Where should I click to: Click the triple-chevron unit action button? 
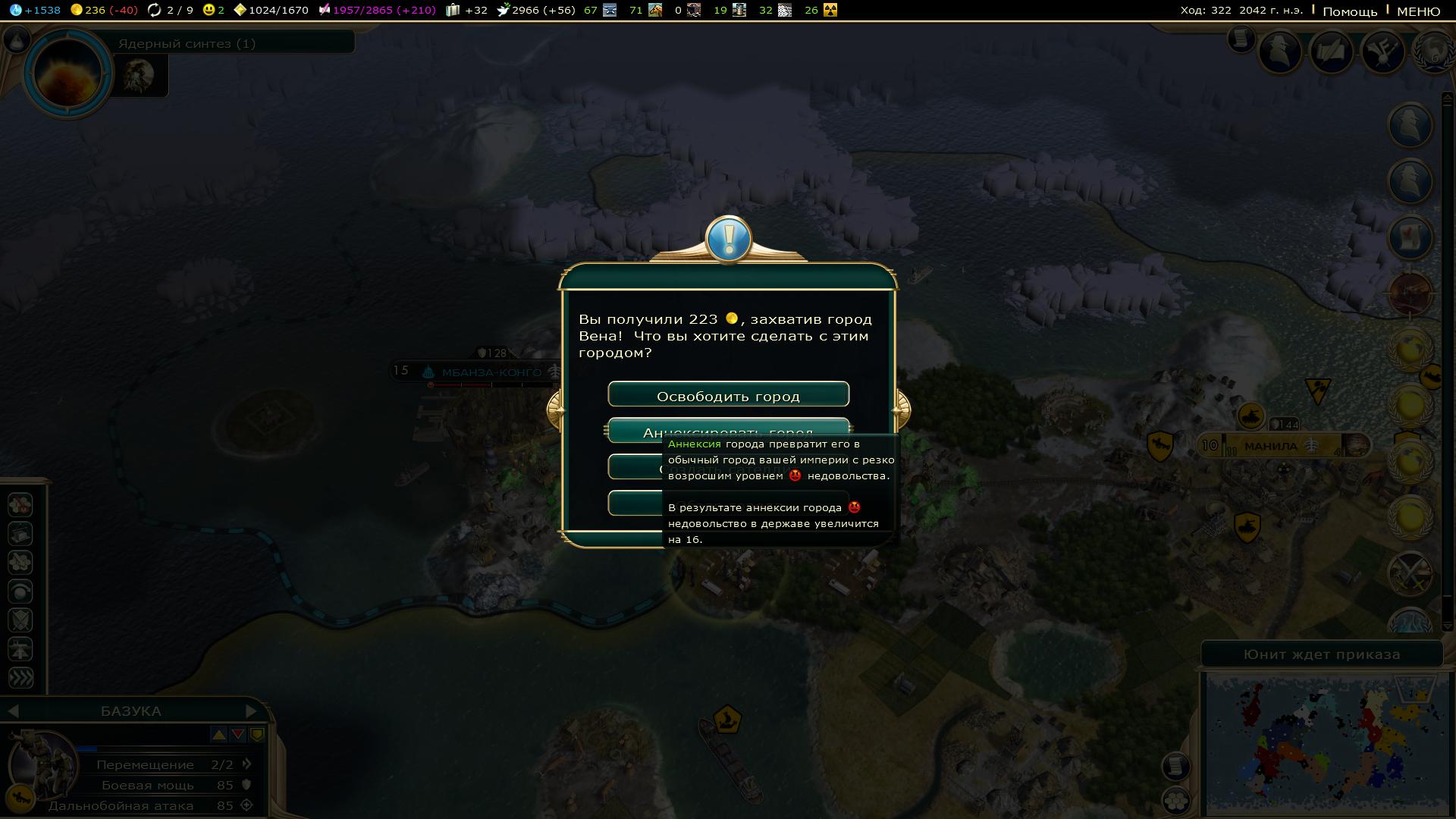[x=20, y=677]
